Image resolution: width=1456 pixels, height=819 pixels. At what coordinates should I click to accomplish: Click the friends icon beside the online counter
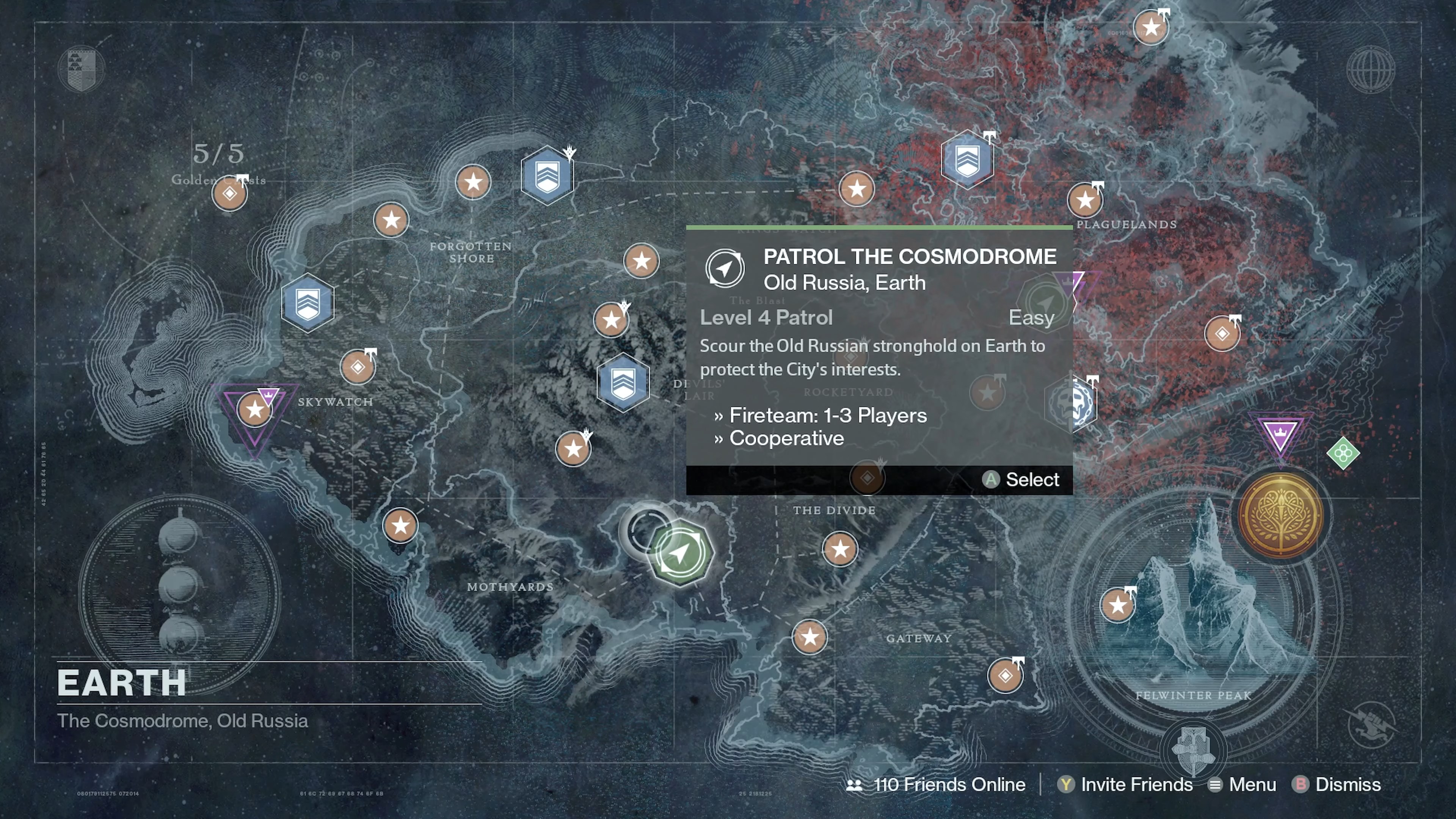pyautogui.click(x=854, y=784)
